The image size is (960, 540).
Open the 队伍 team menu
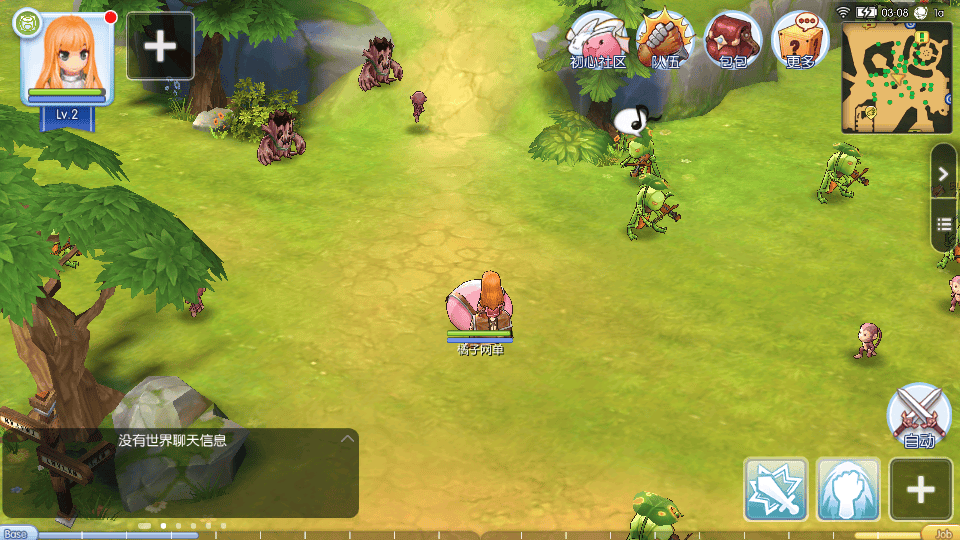point(665,40)
